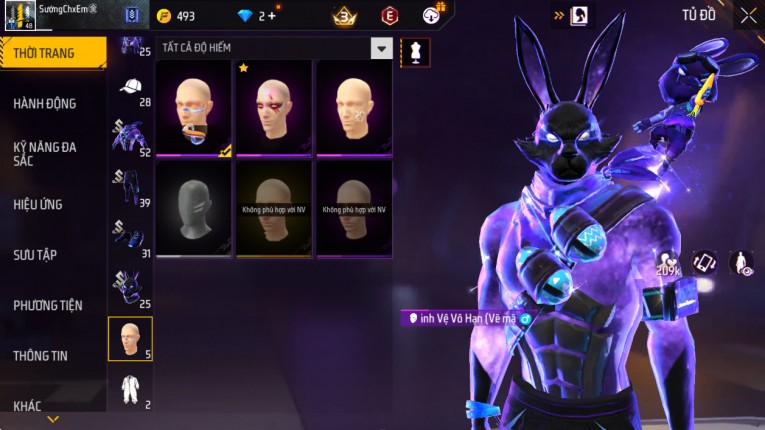Click the plus button beside diamonds

271,16
